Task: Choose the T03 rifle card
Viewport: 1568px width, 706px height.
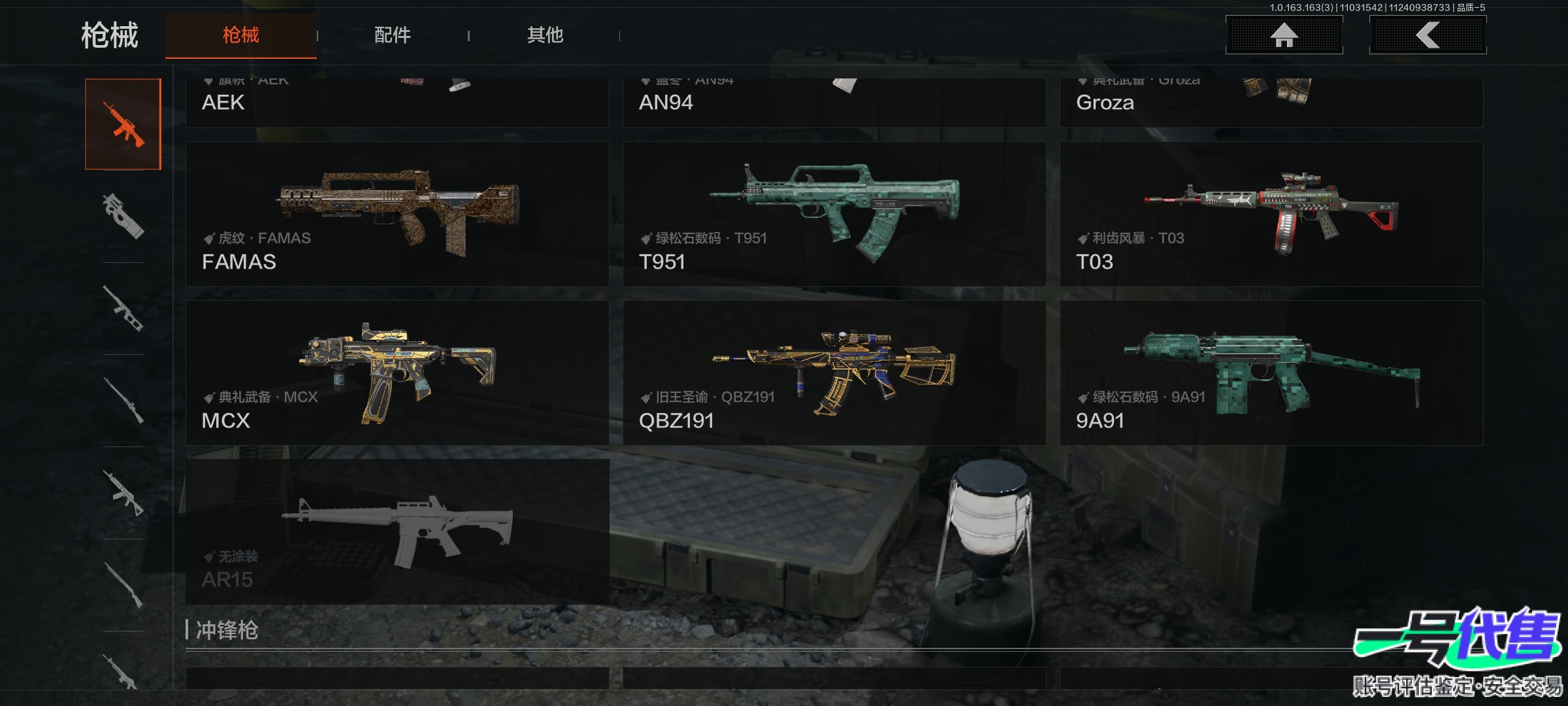Action: tap(1271, 214)
